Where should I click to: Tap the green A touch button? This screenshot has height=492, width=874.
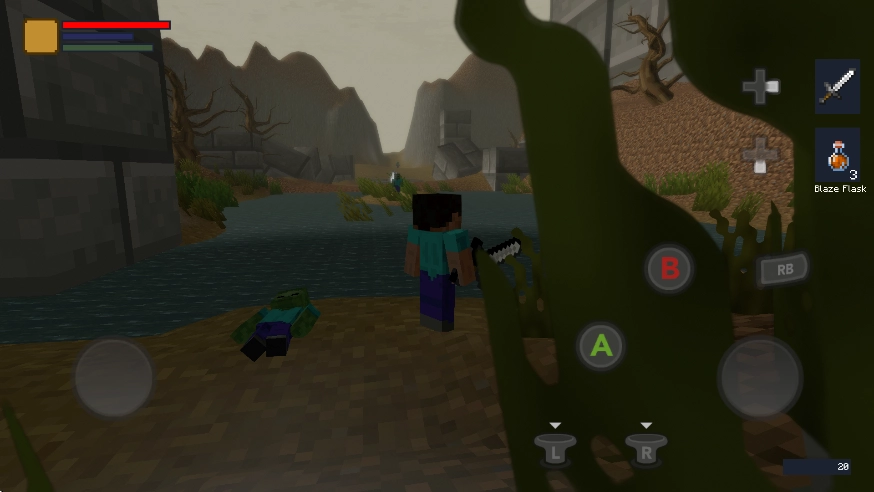pyautogui.click(x=601, y=346)
